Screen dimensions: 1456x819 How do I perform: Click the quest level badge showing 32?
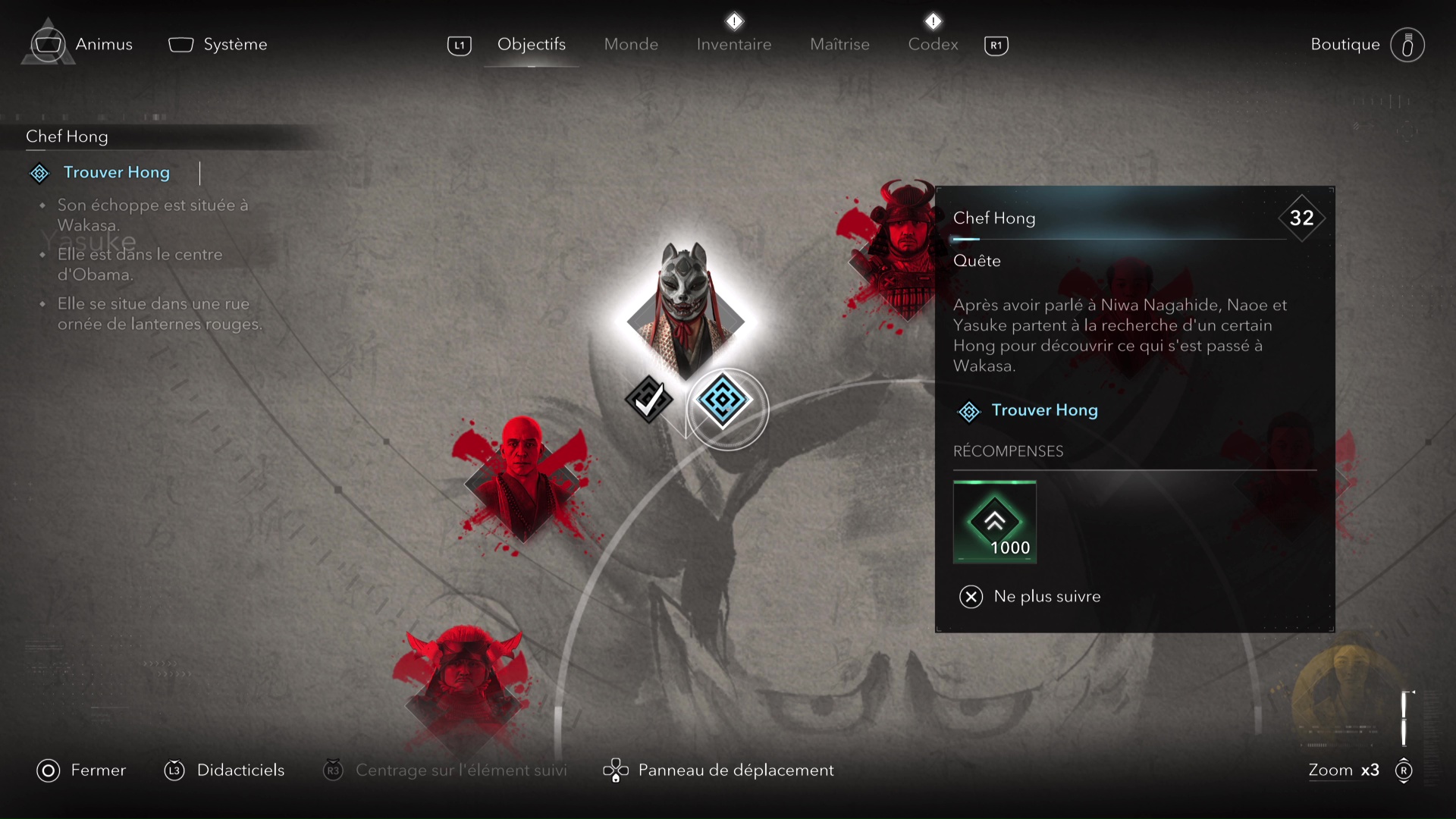tap(1302, 218)
